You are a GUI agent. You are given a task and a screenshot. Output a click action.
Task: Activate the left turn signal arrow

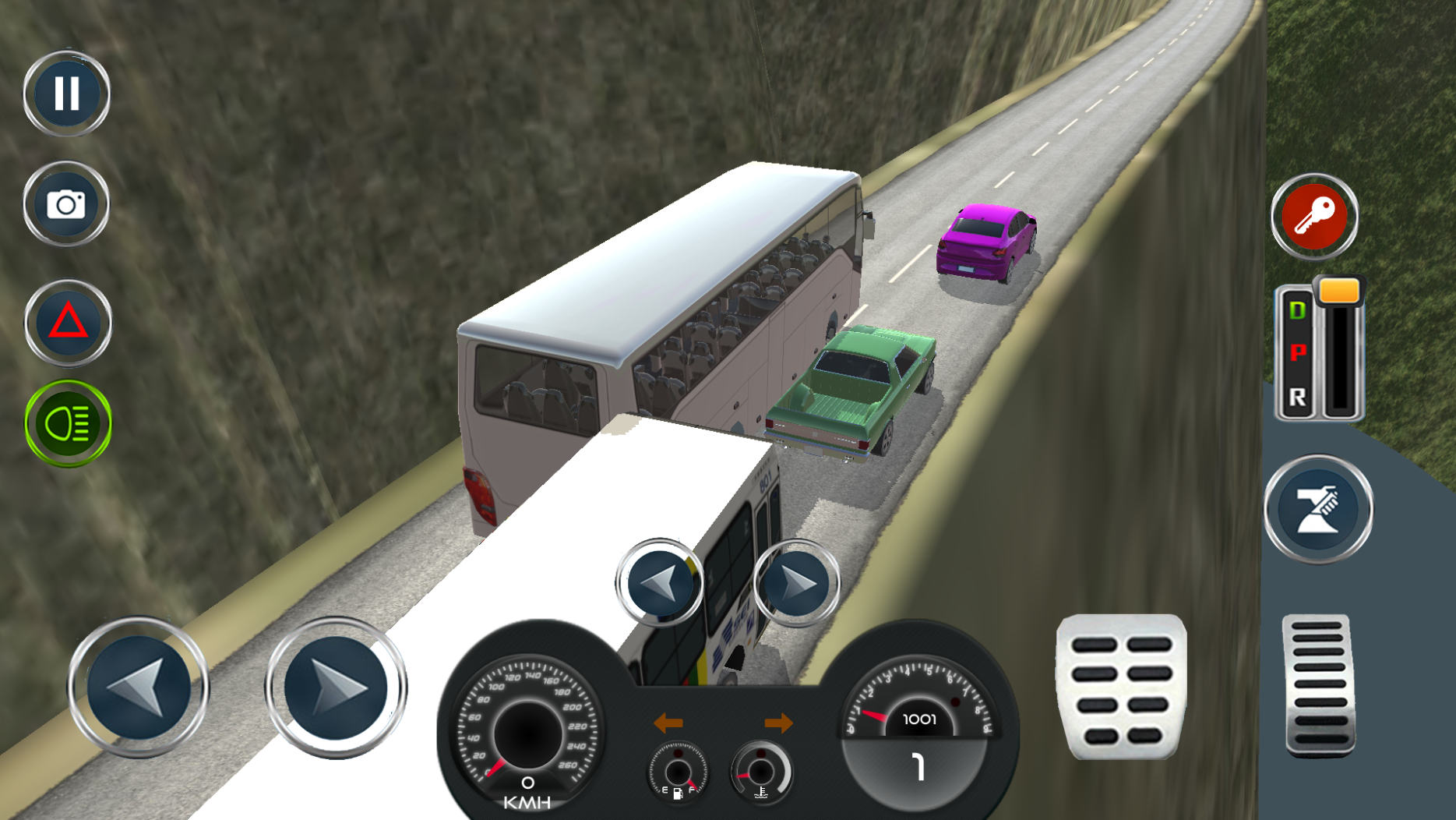point(668,723)
